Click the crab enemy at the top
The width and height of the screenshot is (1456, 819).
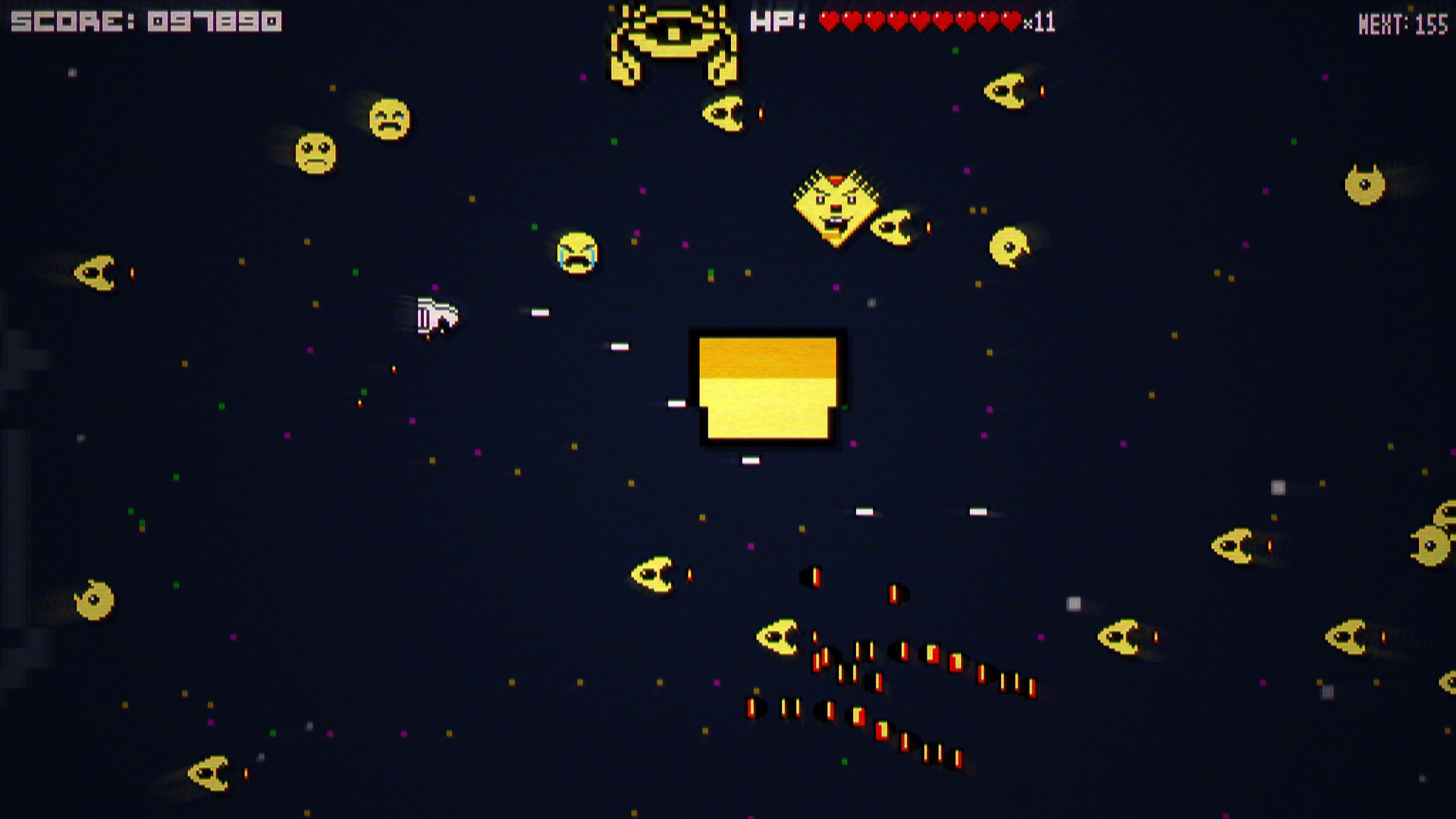[x=673, y=42]
